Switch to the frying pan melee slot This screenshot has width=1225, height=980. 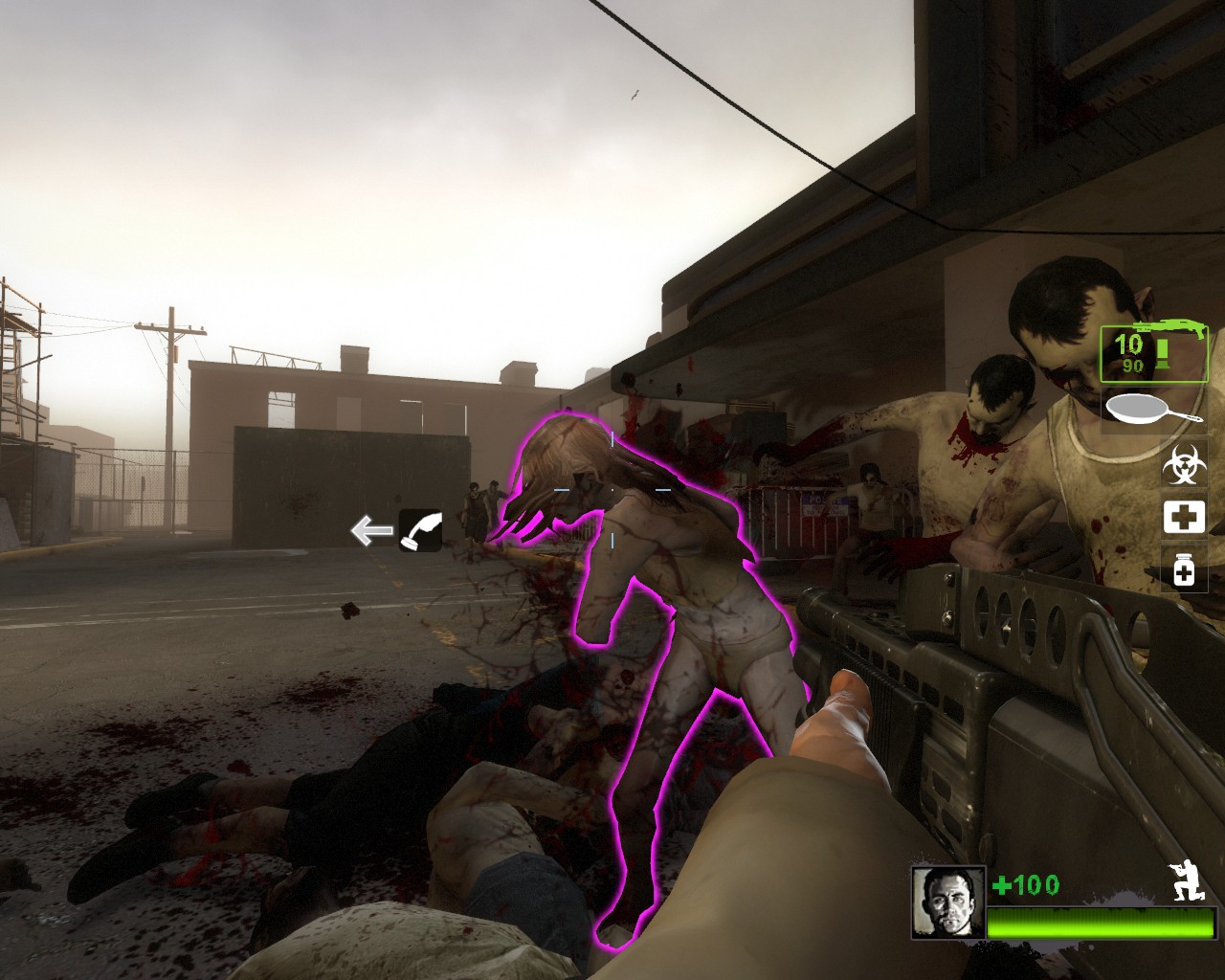click(1154, 409)
